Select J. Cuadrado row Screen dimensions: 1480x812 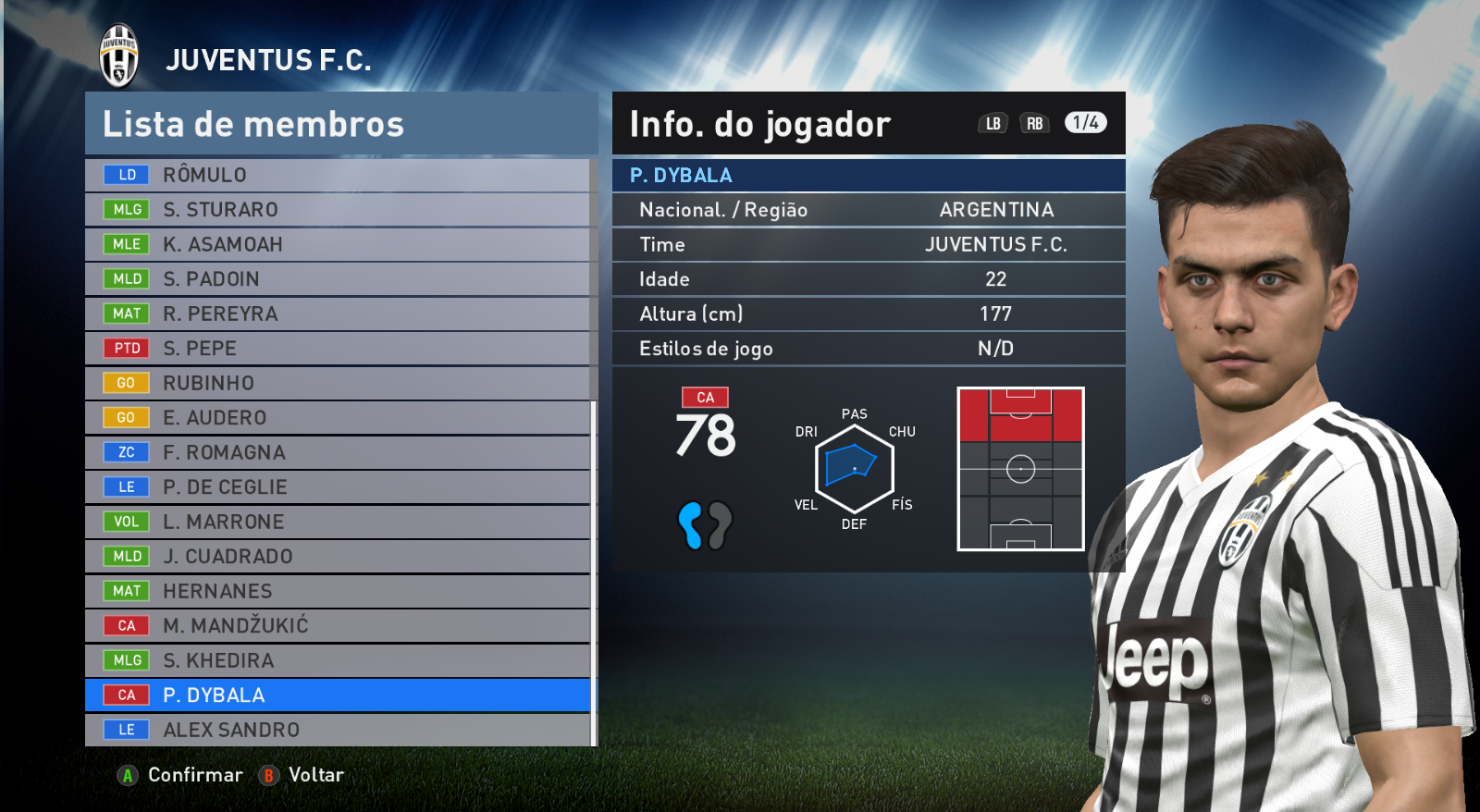338,557
